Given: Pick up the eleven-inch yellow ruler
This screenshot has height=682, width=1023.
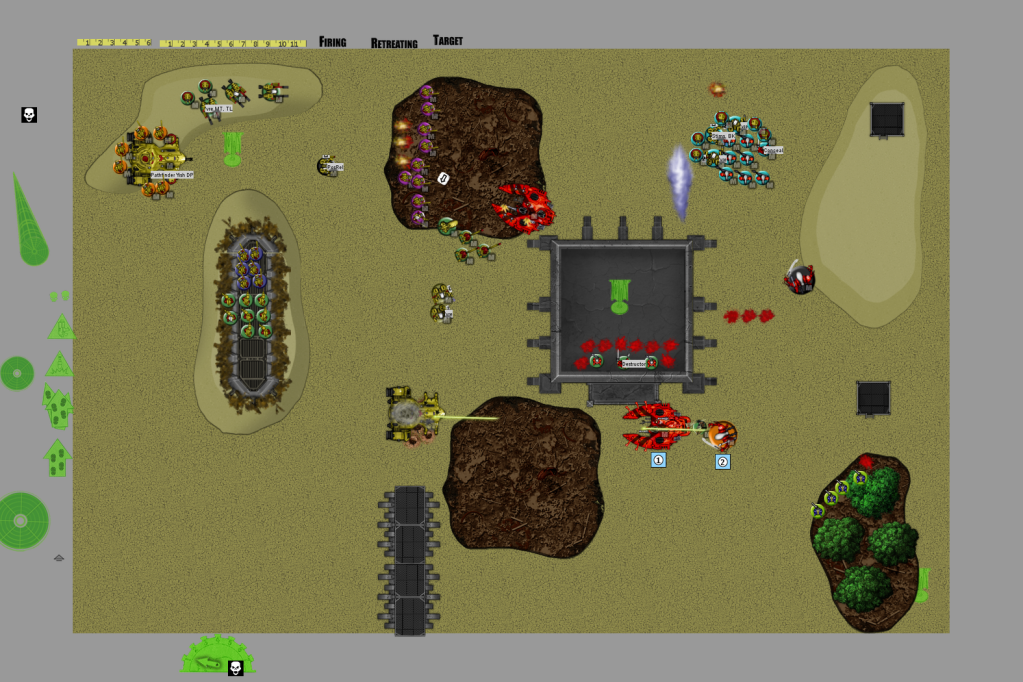Looking at the screenshot, I should [232, 44].
